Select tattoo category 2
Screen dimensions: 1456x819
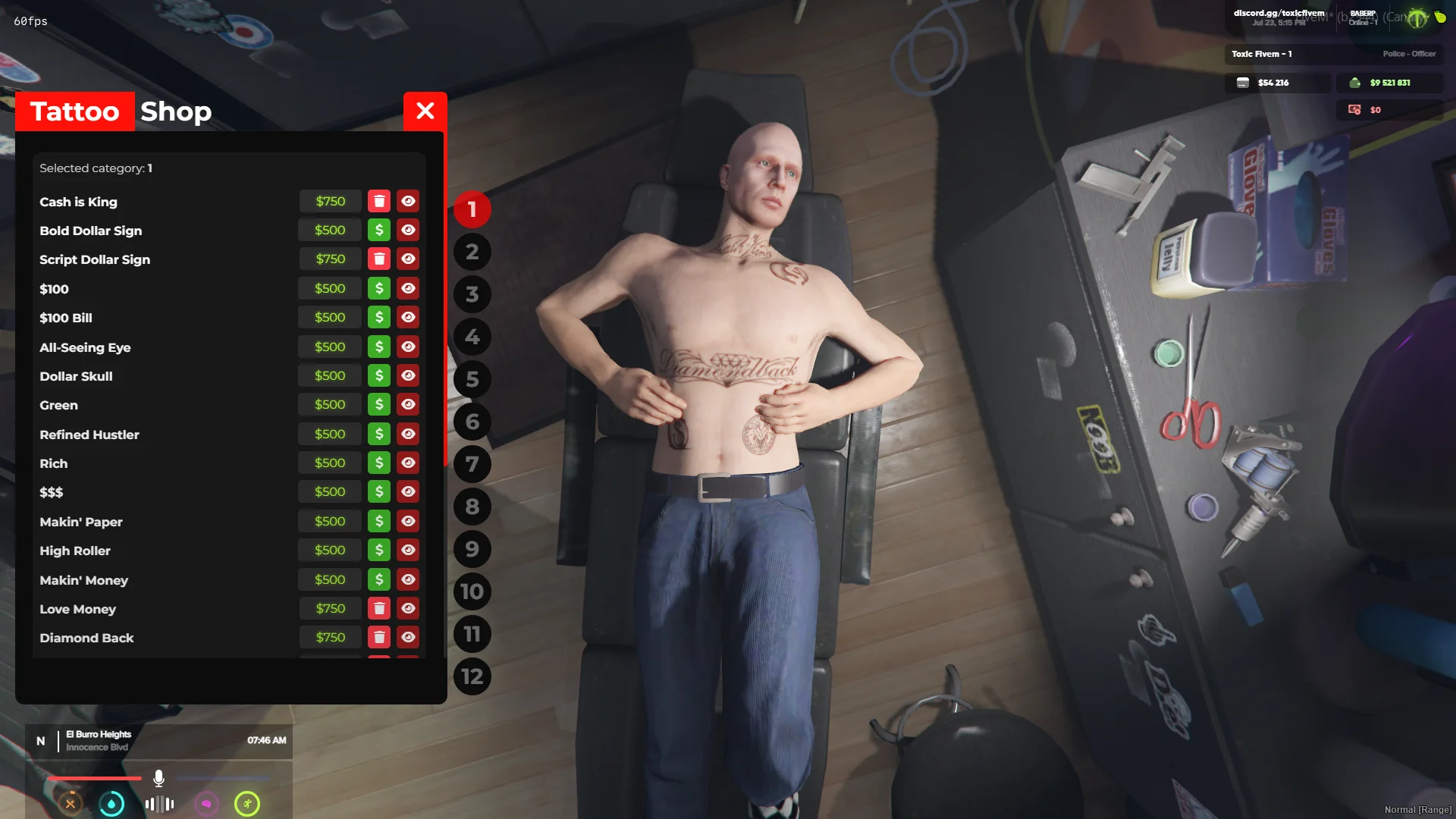click(472, 252)
